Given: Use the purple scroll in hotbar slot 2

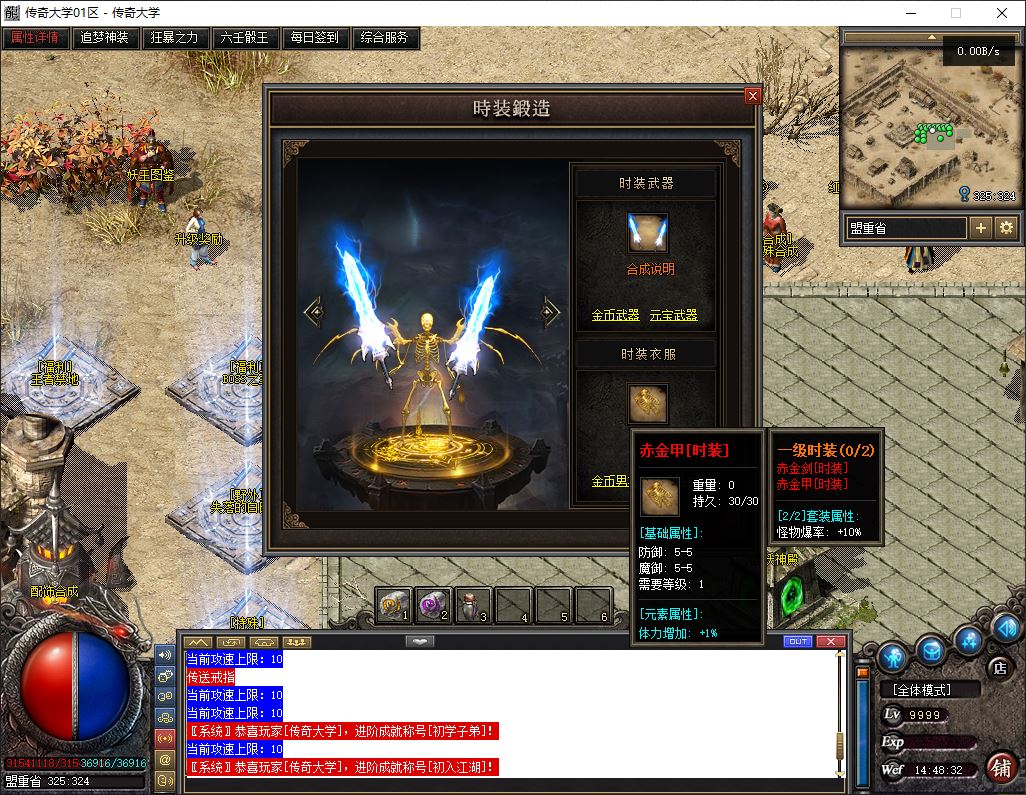Looking at the screenshot, I should (433, 604).
